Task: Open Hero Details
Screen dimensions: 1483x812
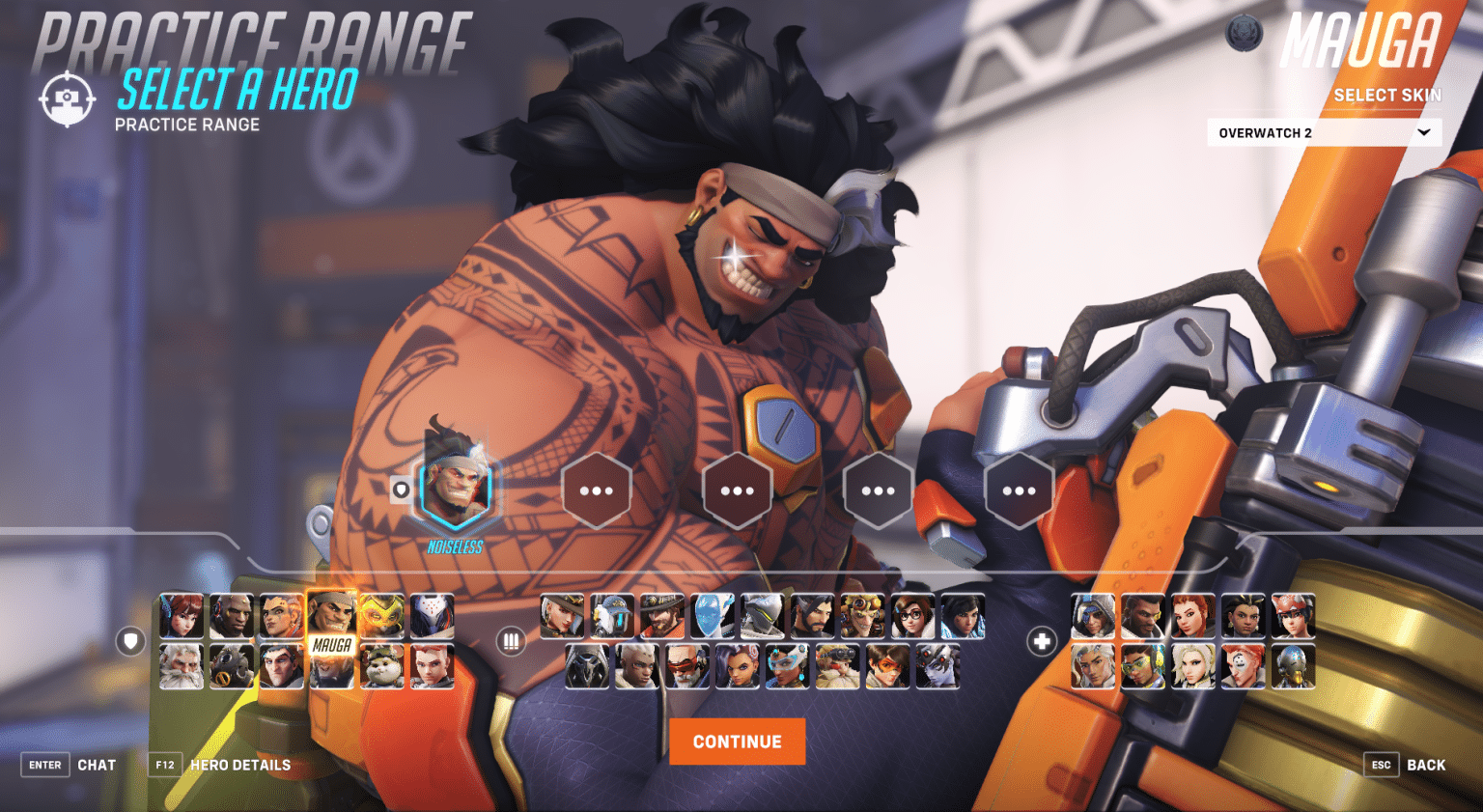Action: 240,765
